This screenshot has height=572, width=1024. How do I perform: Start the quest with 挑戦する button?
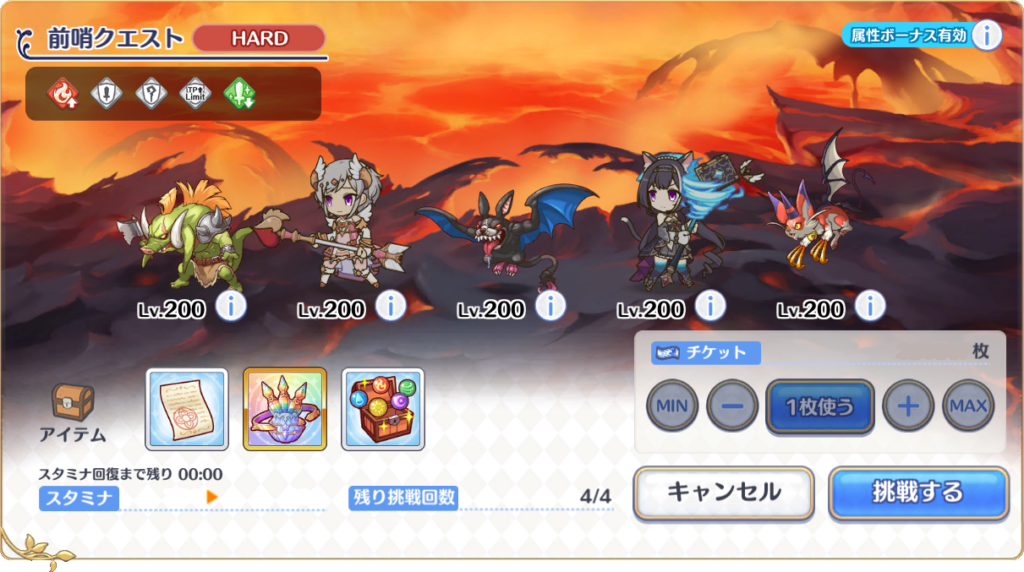click(918, 492)
